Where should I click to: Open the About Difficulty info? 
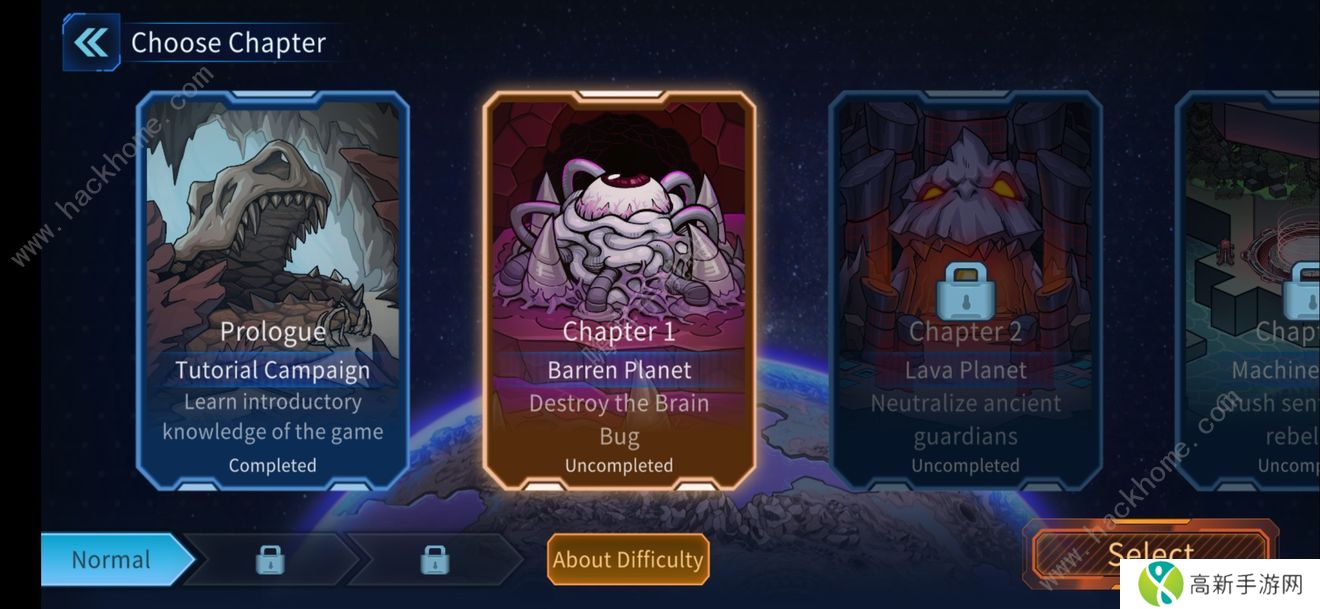point(628,560)
